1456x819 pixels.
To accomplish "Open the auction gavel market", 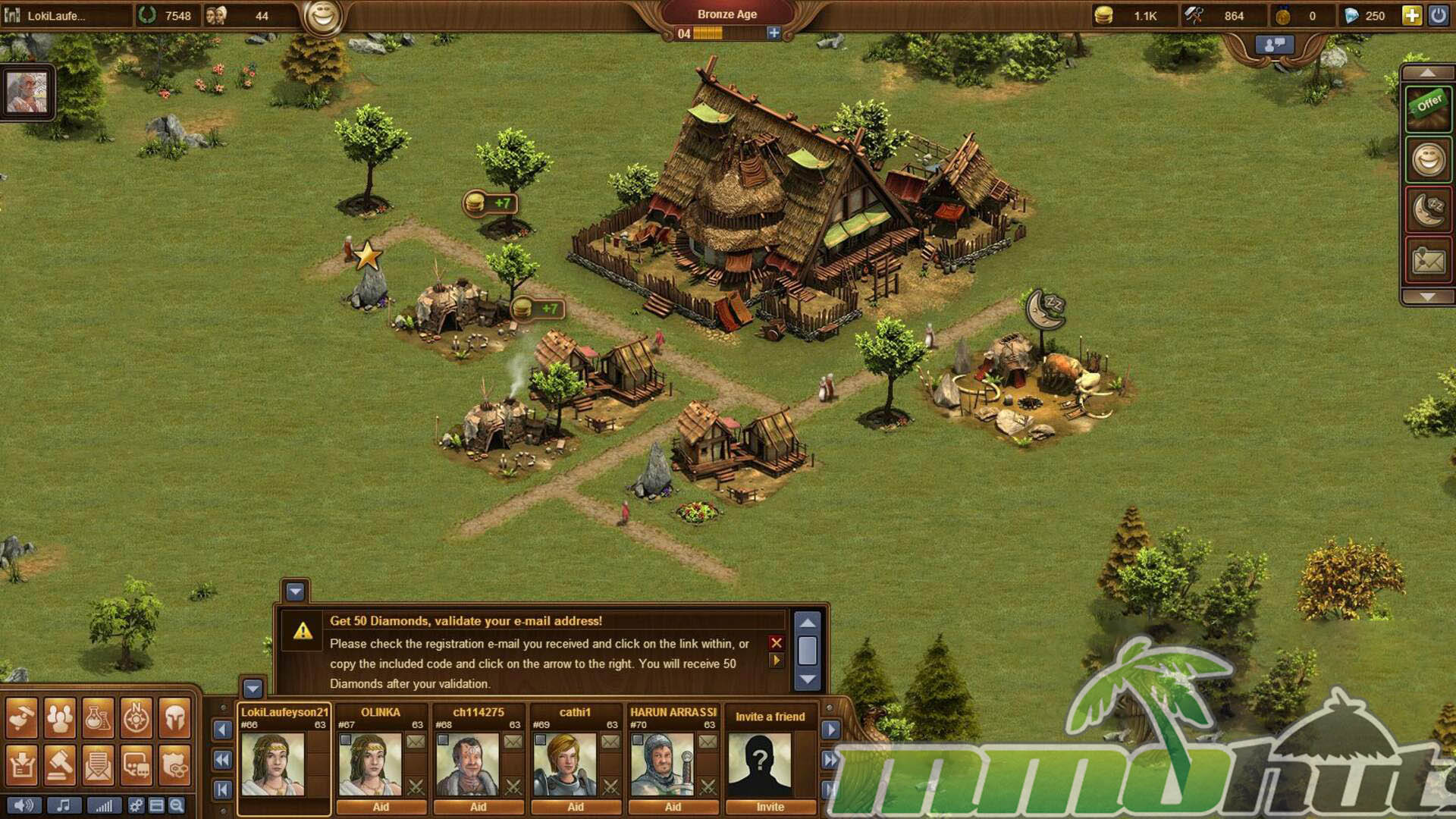I will (x=60, y=764).
